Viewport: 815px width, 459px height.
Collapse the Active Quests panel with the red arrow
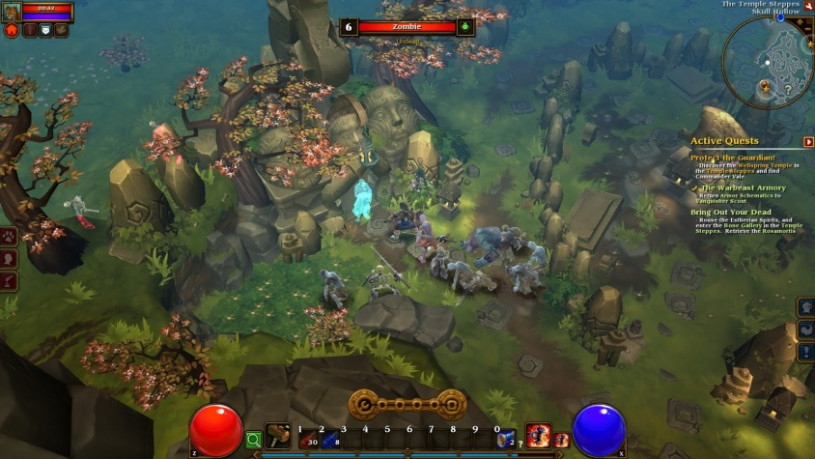point(808,142)
